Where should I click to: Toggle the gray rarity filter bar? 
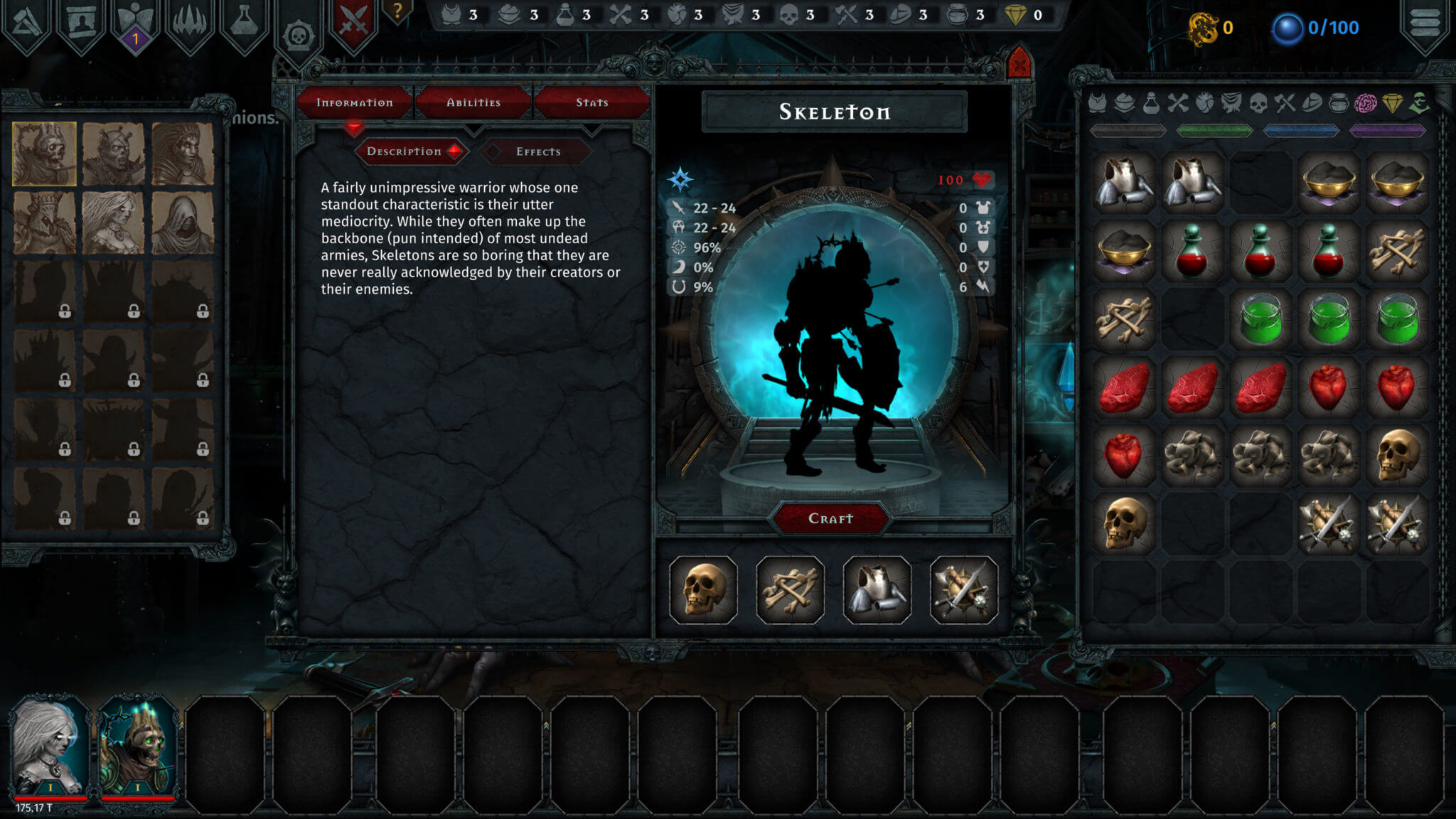tap(1128, 130)
